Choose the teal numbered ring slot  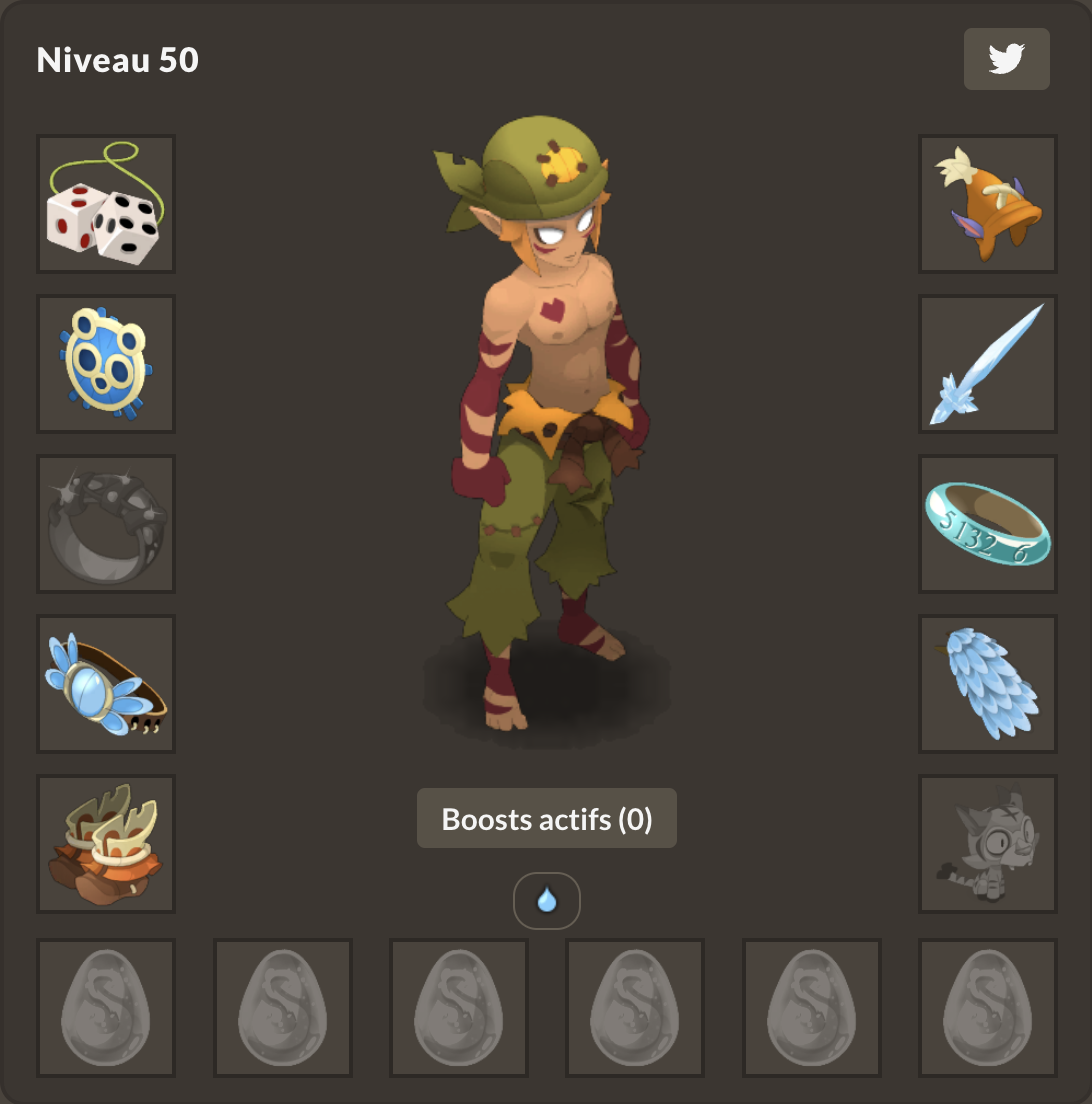pyautogui.click(x=988, y=524)
